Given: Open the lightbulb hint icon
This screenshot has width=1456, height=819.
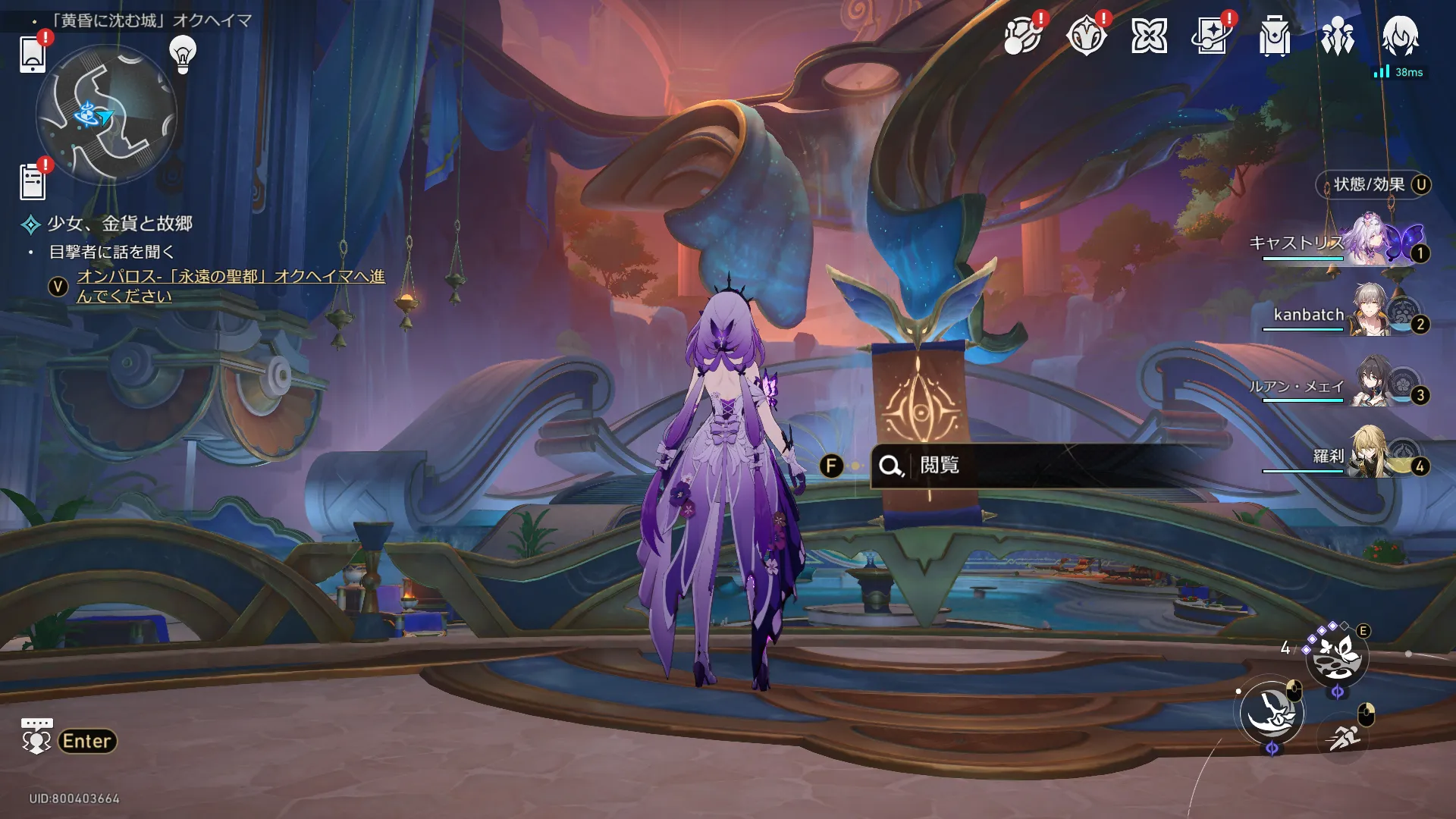Looking at the screenshot, I should [183, 54].
